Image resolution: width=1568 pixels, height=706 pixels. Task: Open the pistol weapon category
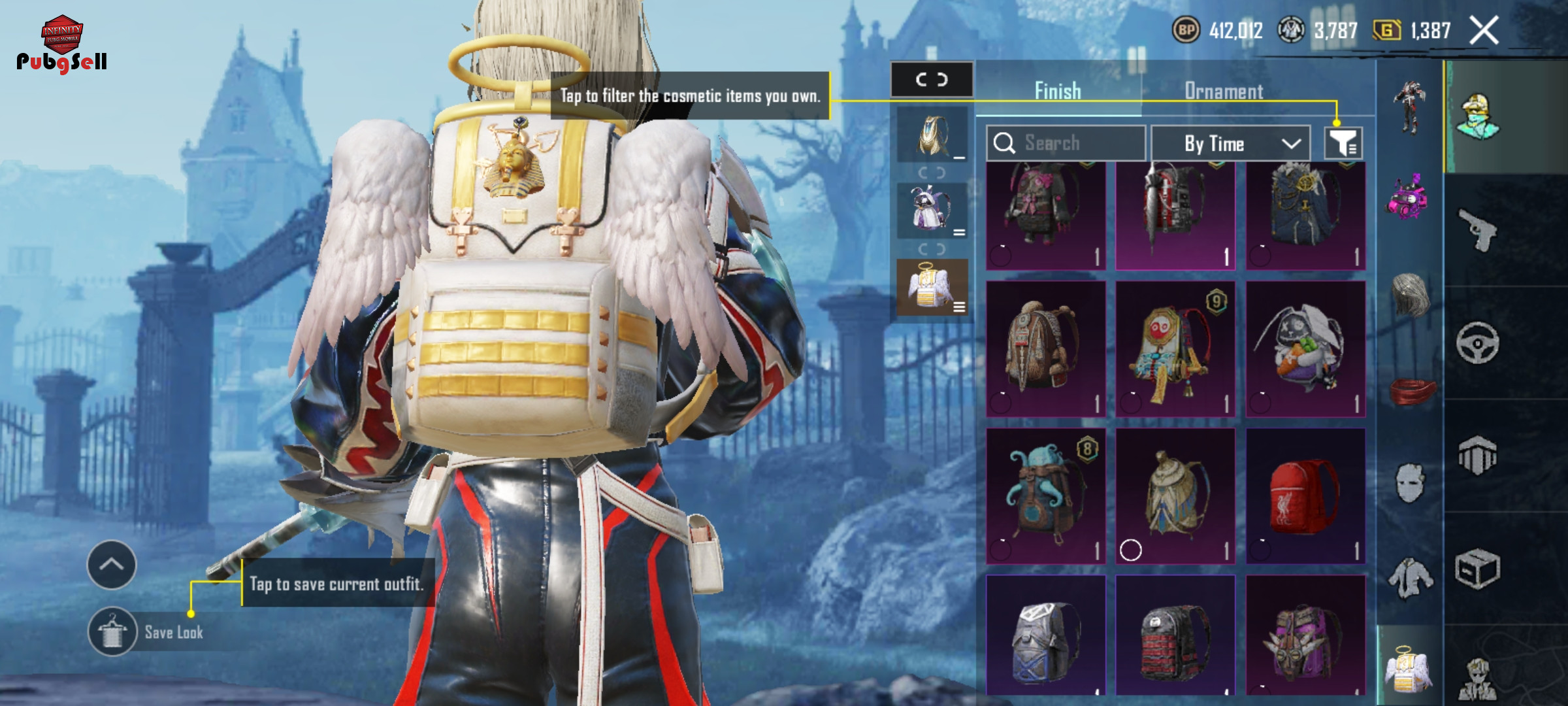coord(1478,230)
